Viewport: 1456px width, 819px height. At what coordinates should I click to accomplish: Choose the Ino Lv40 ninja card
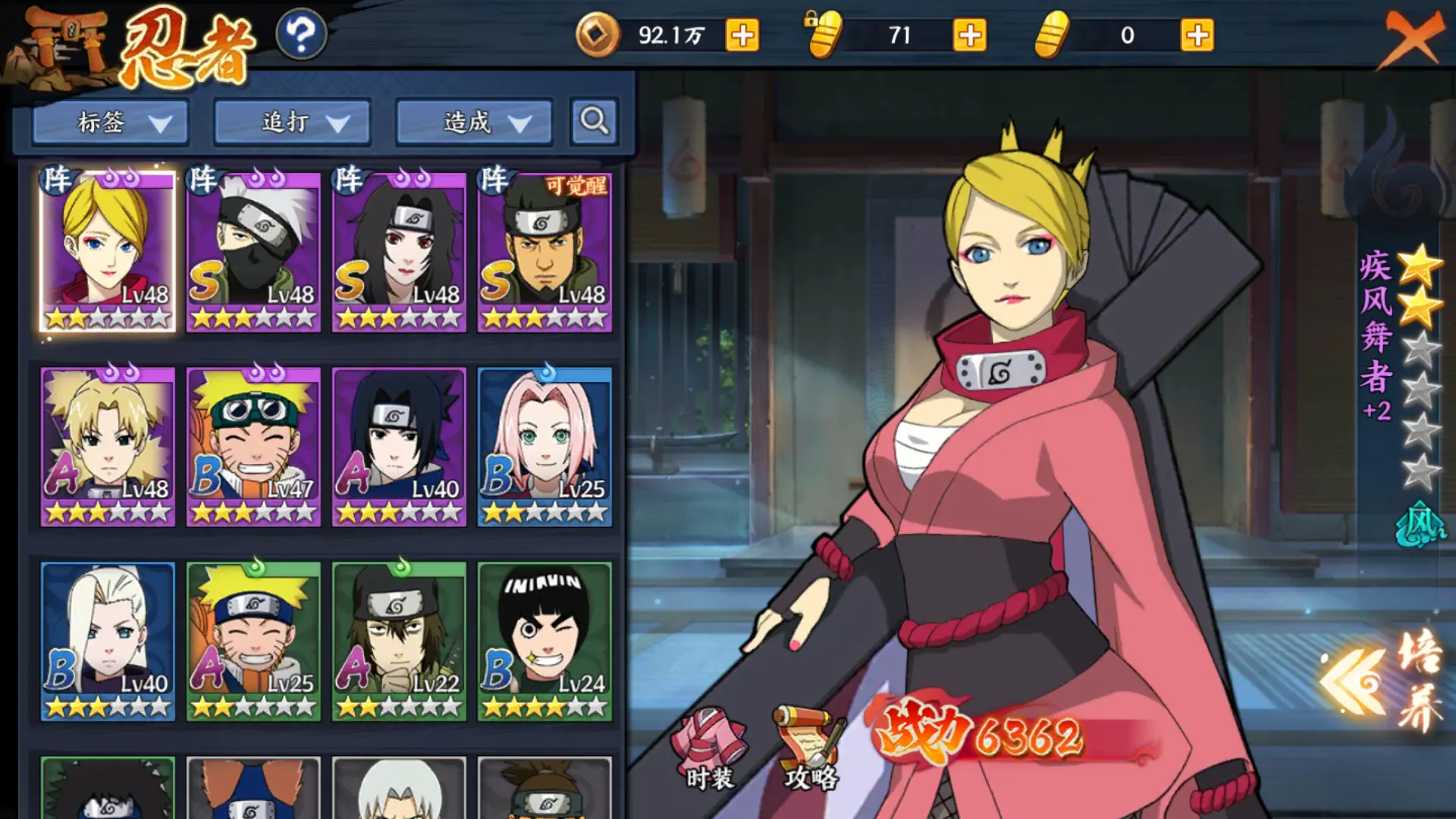[x=108, y=641]
